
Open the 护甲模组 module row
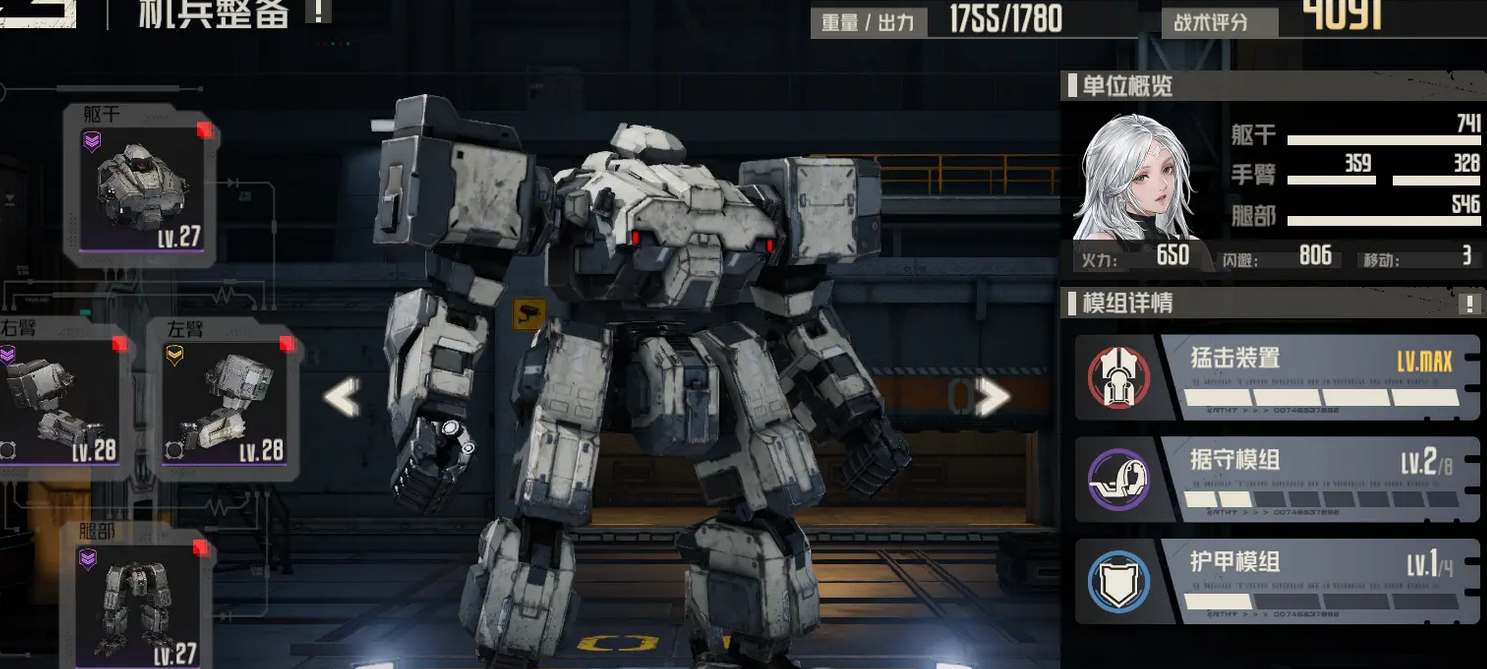1275,581
